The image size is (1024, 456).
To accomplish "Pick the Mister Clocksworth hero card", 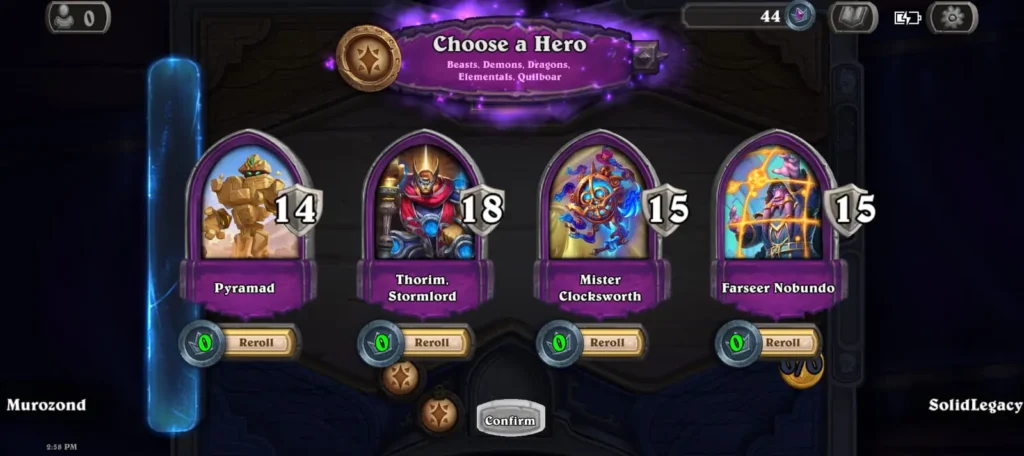I will click(598, 203).
